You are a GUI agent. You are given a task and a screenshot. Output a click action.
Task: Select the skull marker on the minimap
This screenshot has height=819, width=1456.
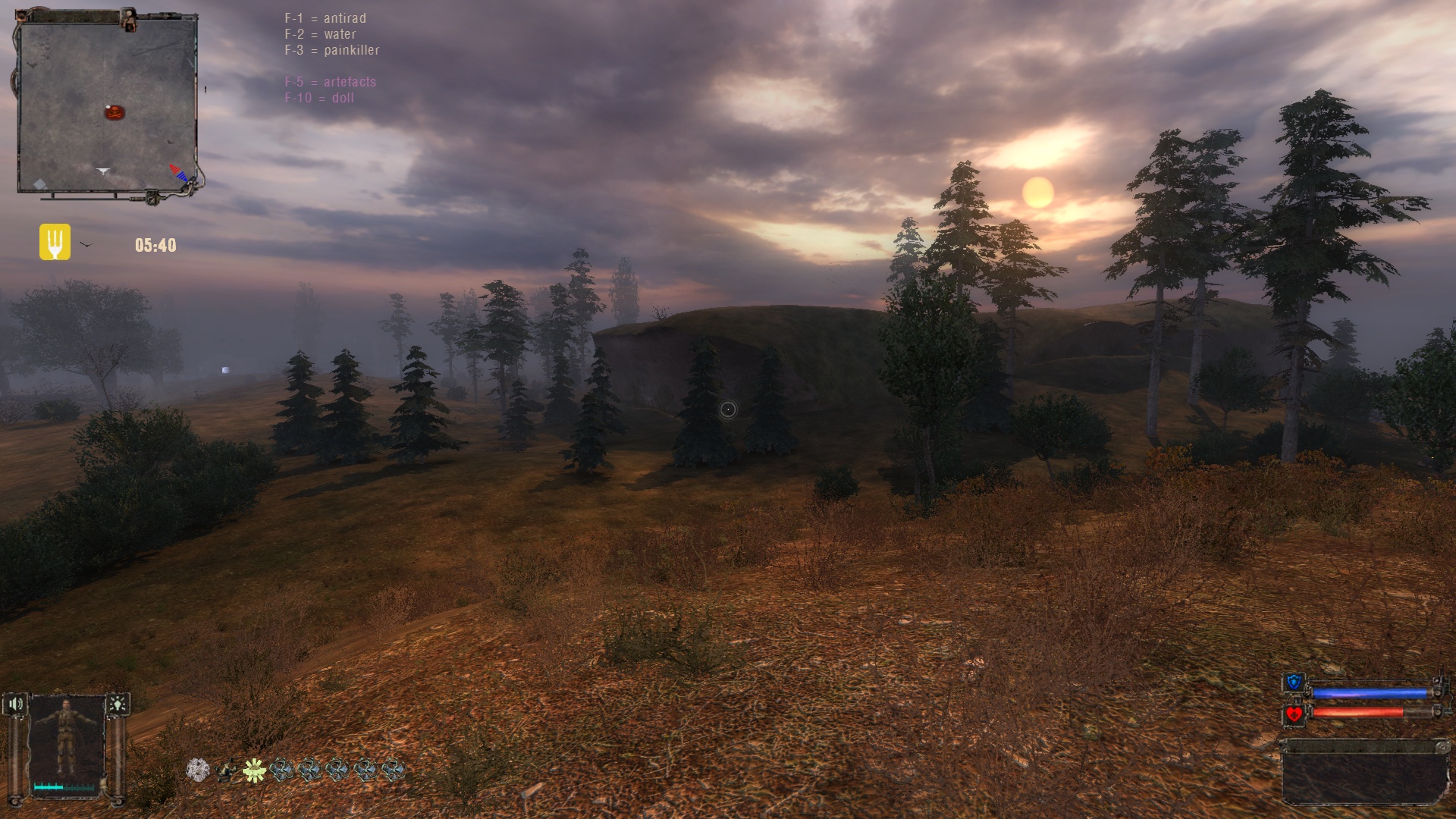point(114,113)
